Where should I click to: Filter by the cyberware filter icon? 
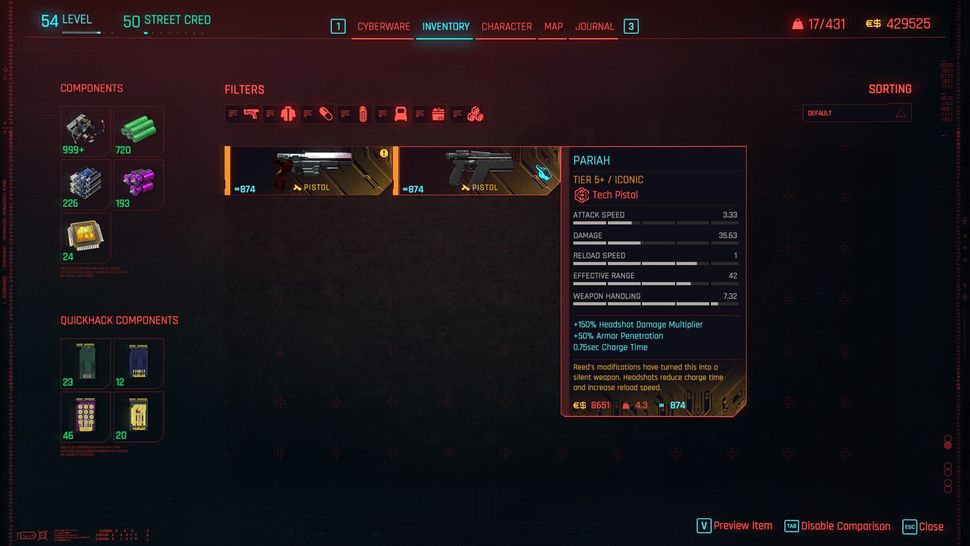point(400,114)
